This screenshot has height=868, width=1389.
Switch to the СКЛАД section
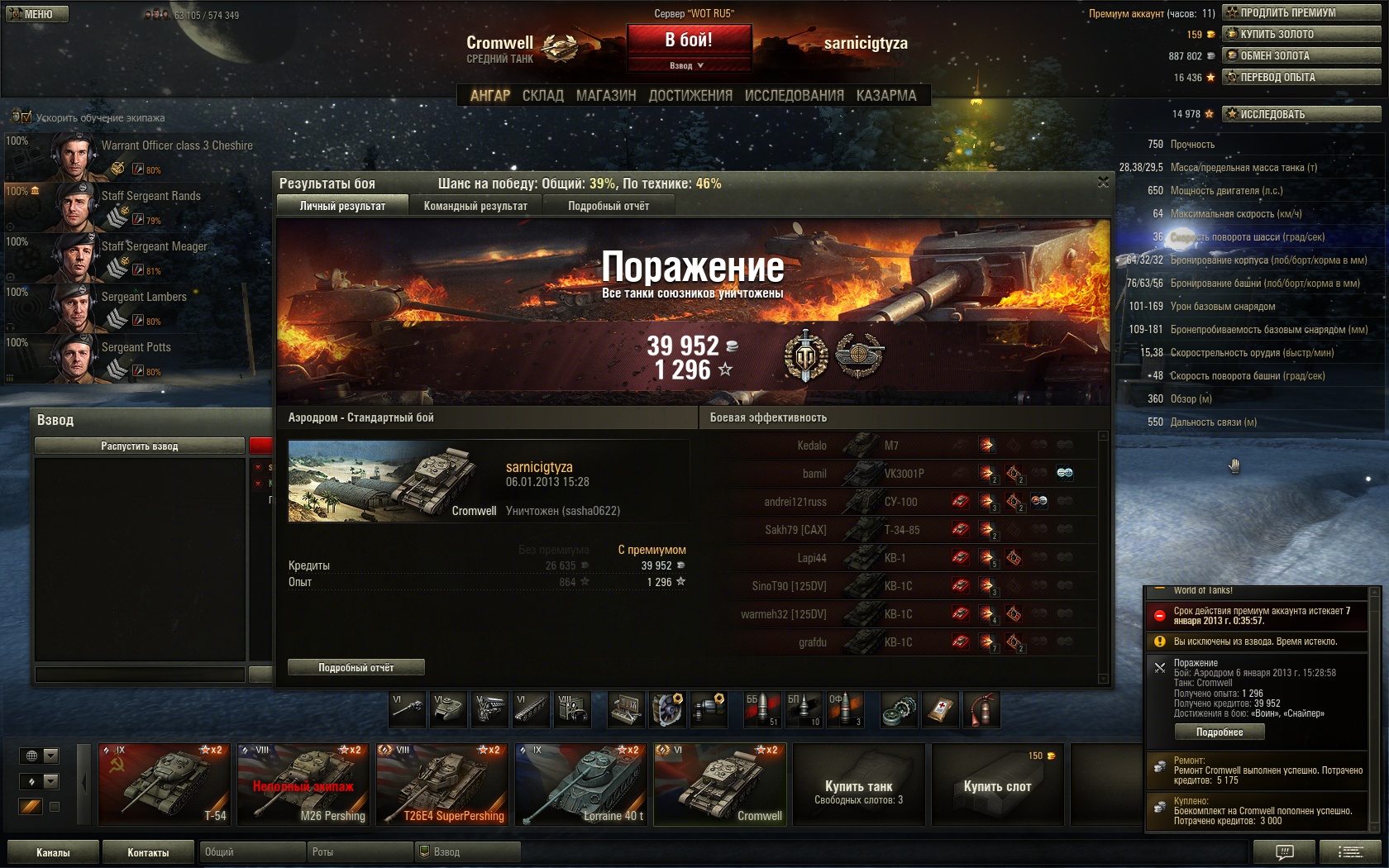point(542,96)
